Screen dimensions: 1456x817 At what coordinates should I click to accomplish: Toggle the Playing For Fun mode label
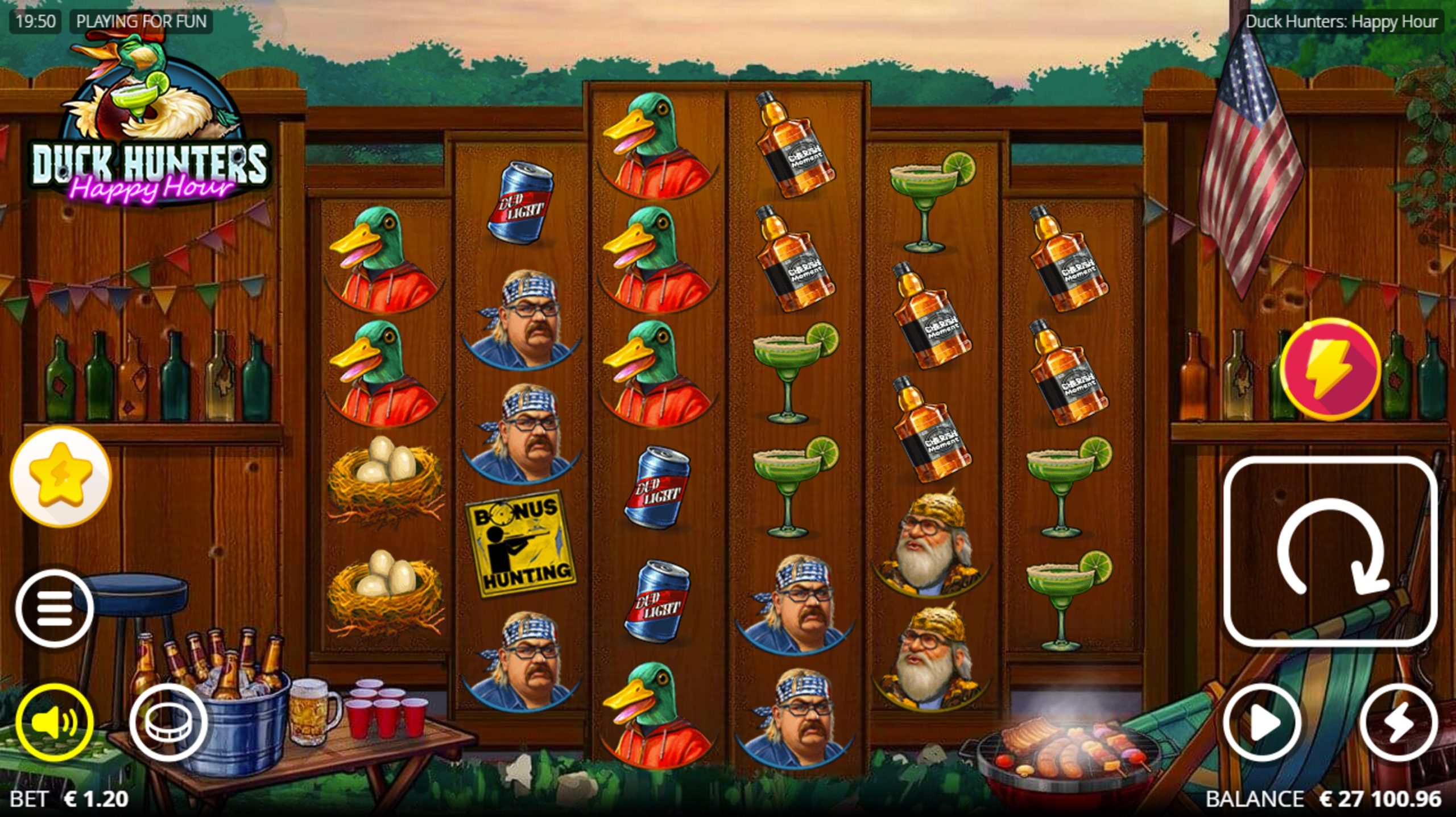[141, 22]
